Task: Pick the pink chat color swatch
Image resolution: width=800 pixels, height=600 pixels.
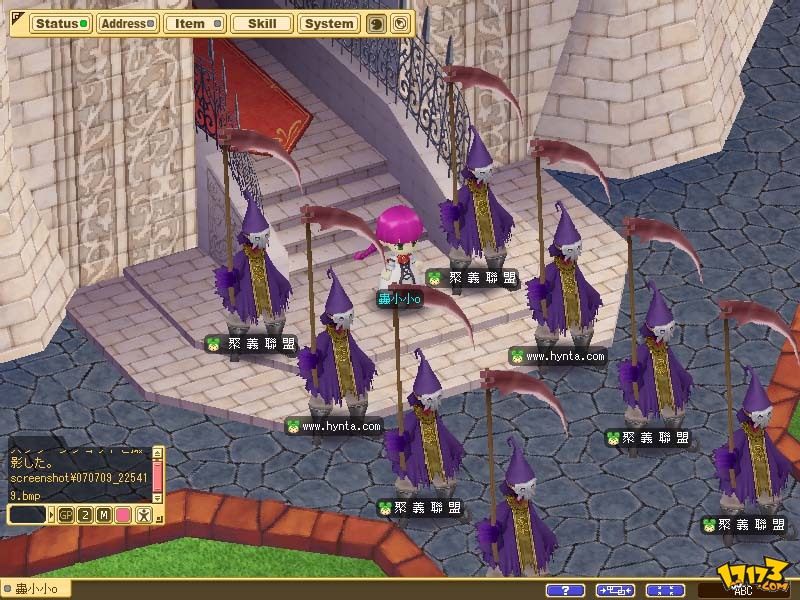Action: [123, 514]
